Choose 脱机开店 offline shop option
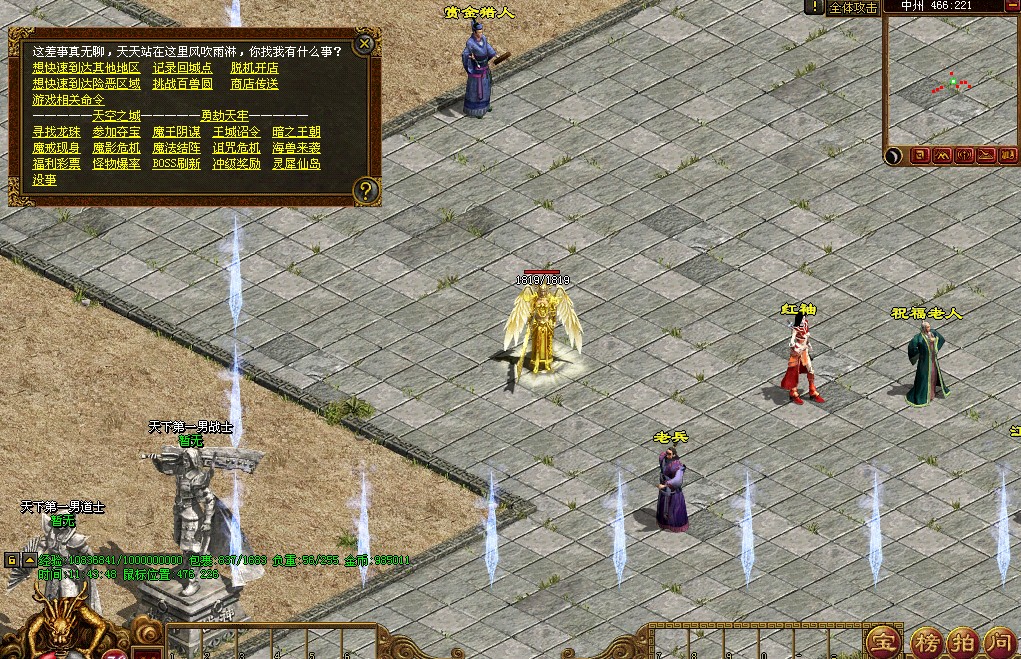The height and width of the screenshot is (659, 1021). coord(254,68)
